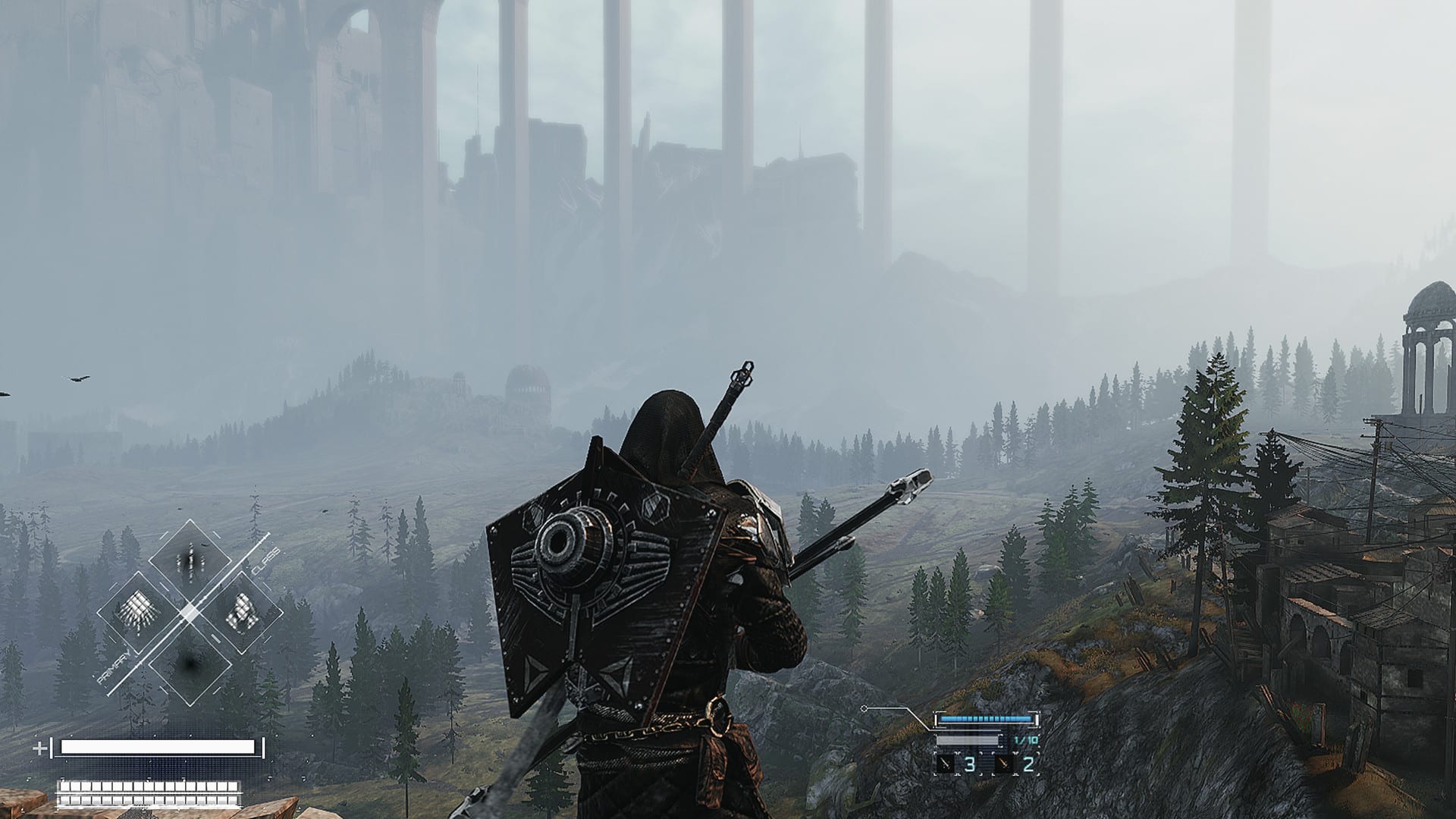
Task: Switch to the CLASS weapon tab
Action: tap(264, 561)
